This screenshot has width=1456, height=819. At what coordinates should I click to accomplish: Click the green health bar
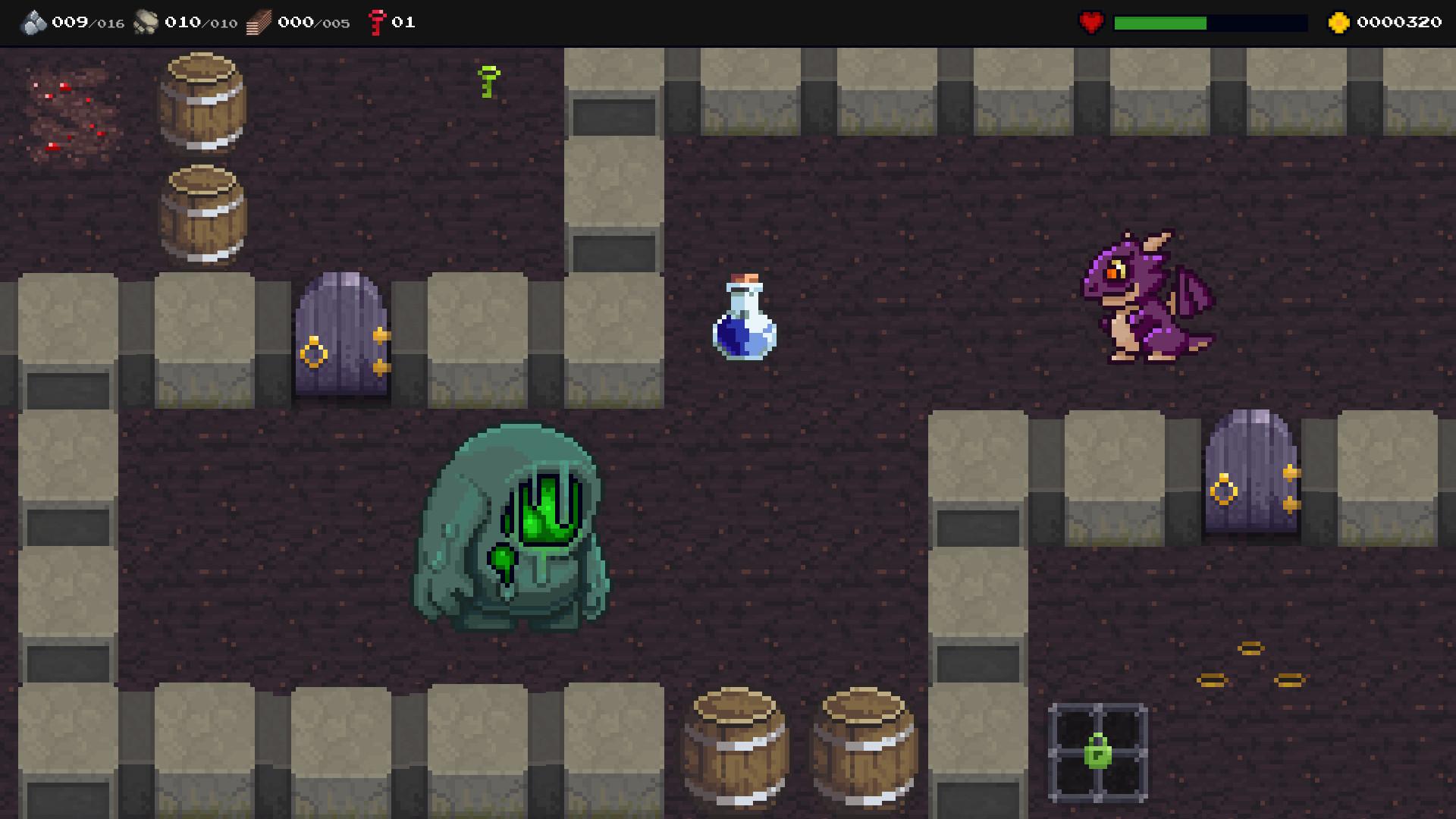1160,21
